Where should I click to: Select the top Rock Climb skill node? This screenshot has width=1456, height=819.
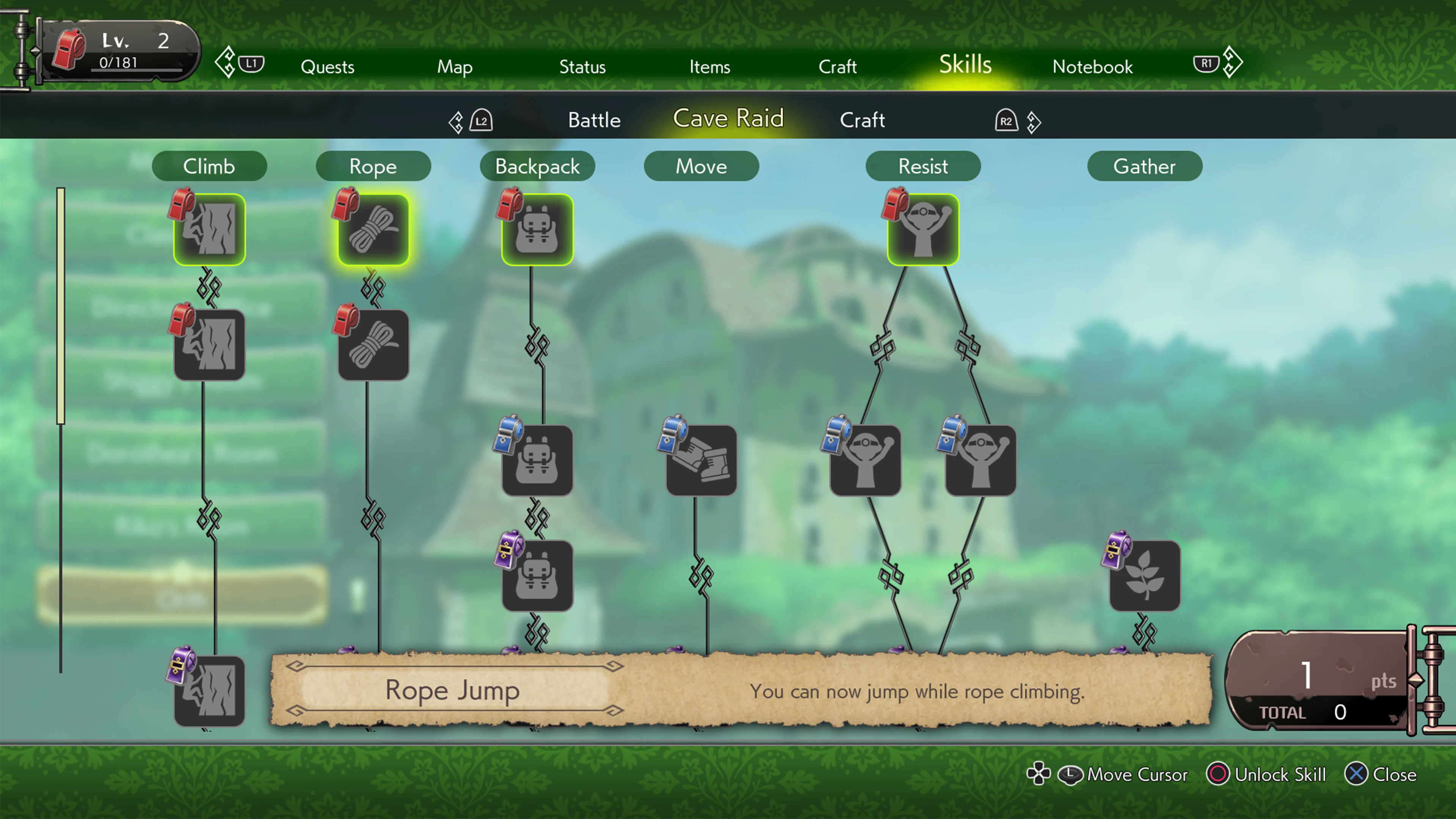coord(209,229)
